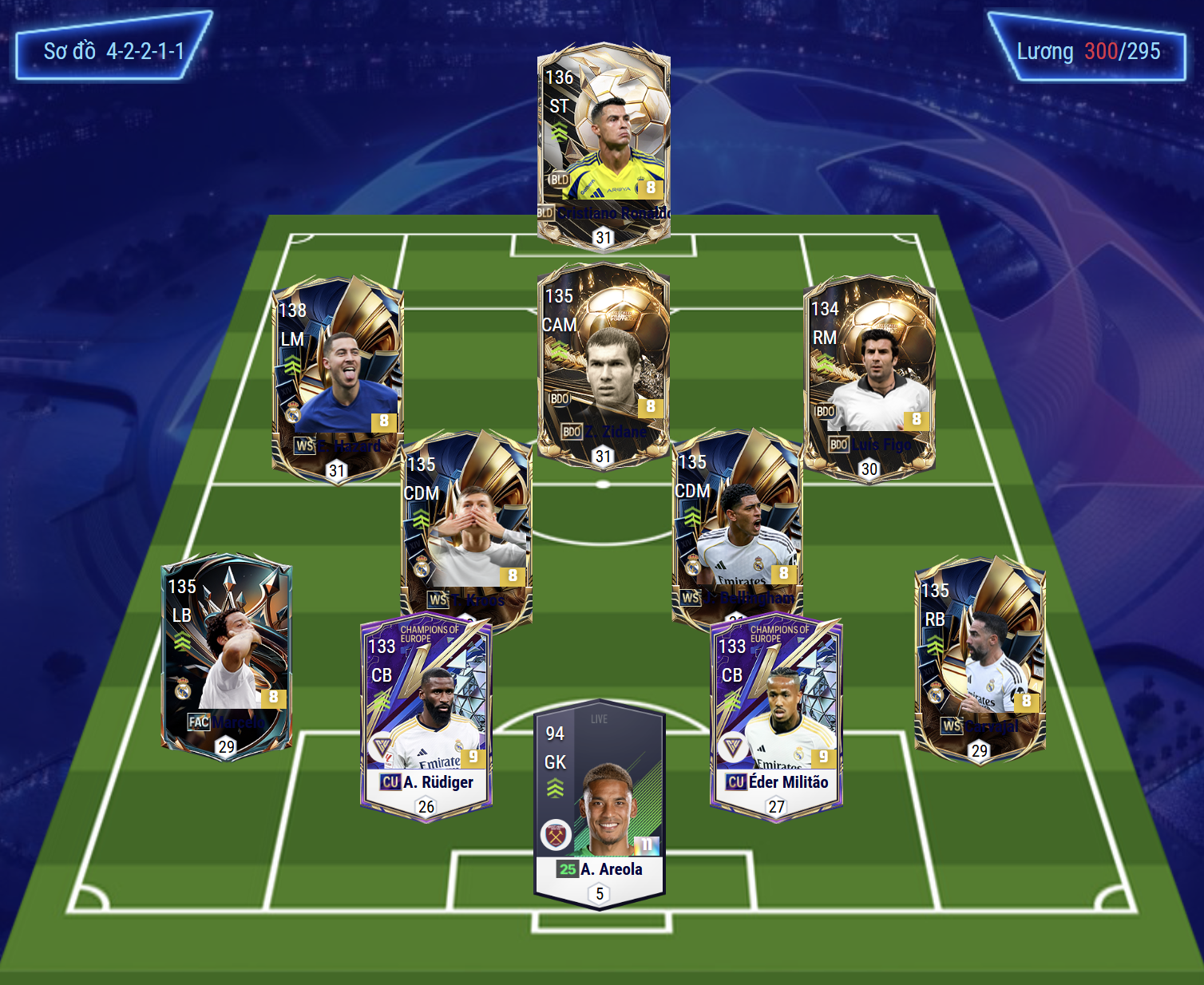This screenshot has height=985, width=1204.
Task: Pick the Zidane CAM card
Action: coord(604,365)
